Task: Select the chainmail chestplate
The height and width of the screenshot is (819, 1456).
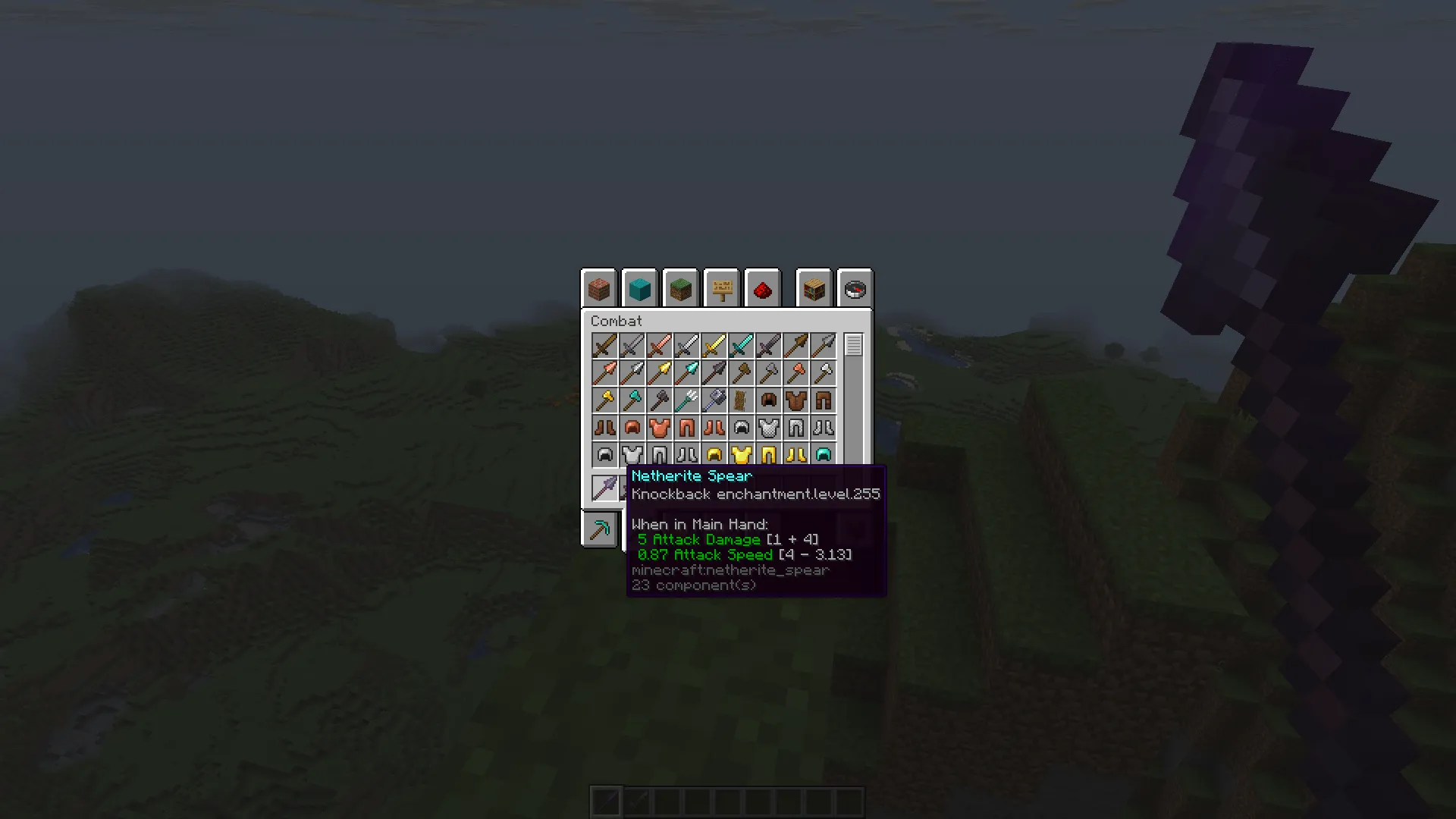Action: click(x=768, y=427)
